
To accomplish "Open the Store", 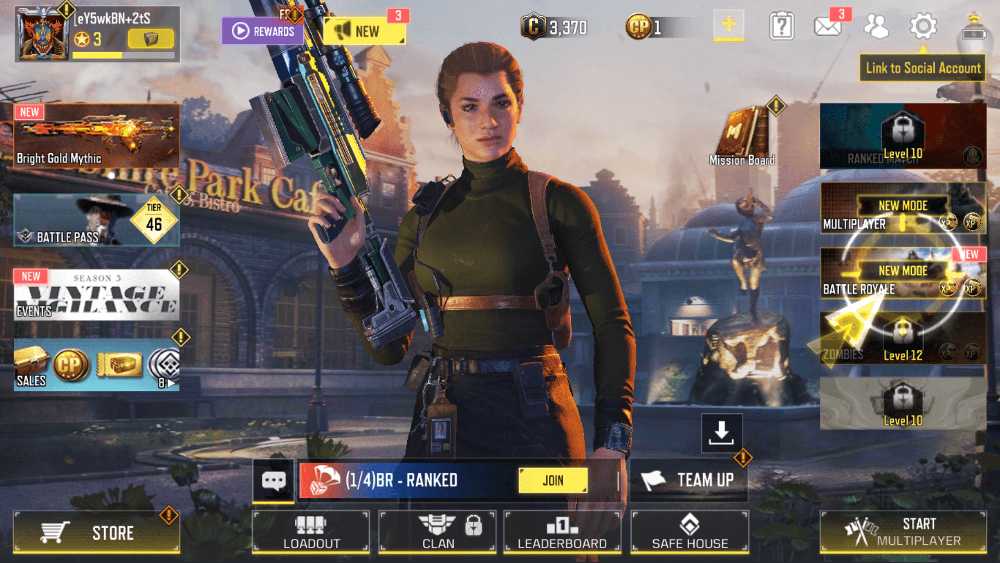I will click(x=96, y=532).
